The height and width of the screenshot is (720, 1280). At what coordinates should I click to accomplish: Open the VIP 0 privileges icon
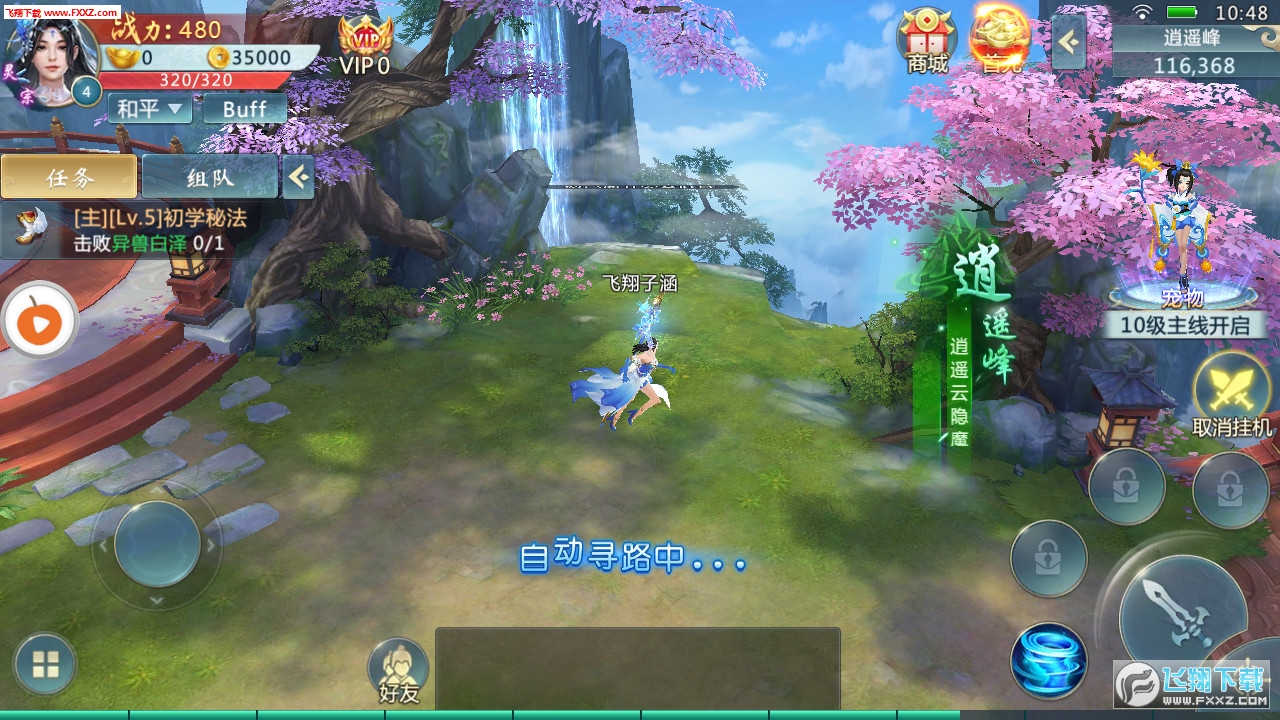coord(364,45)
